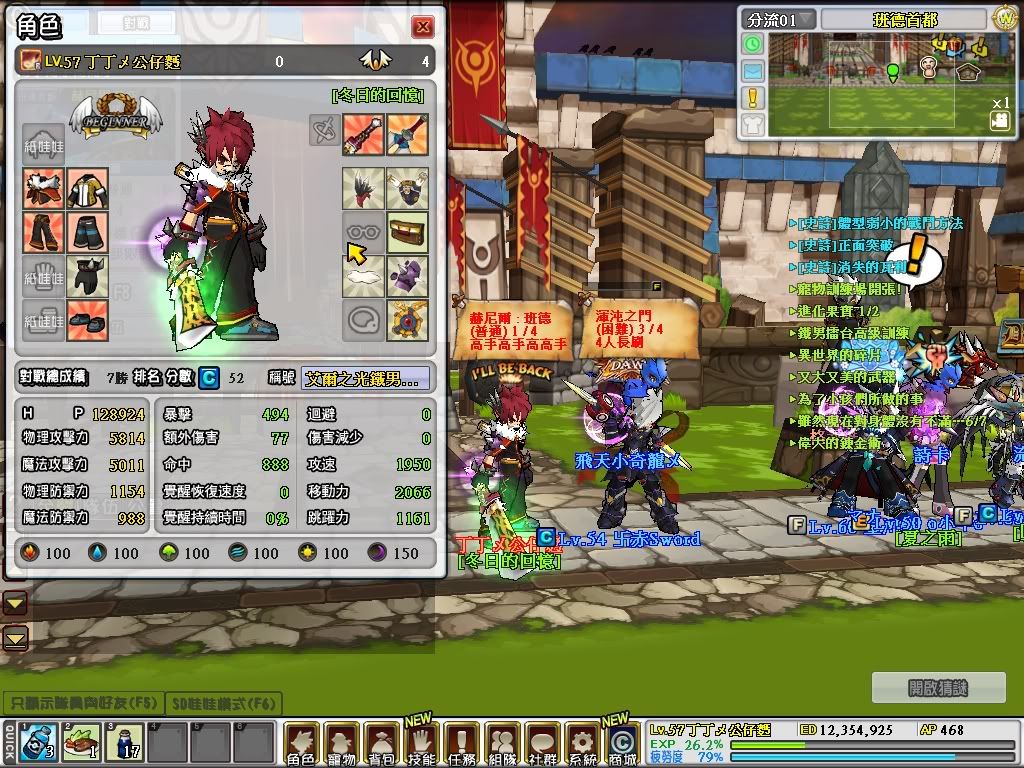
Task: Click the camera zoom button on minimap
Action: point(999,120)
